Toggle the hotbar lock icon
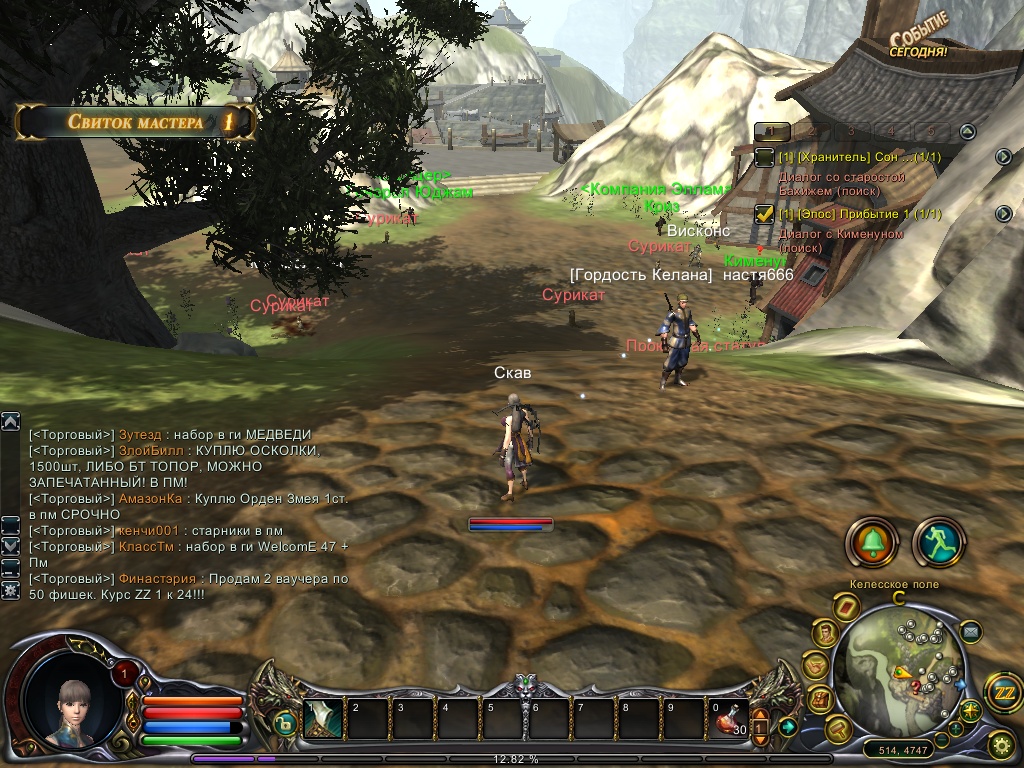The height and width of the screenshot is (768, 1024). point(285,724)
